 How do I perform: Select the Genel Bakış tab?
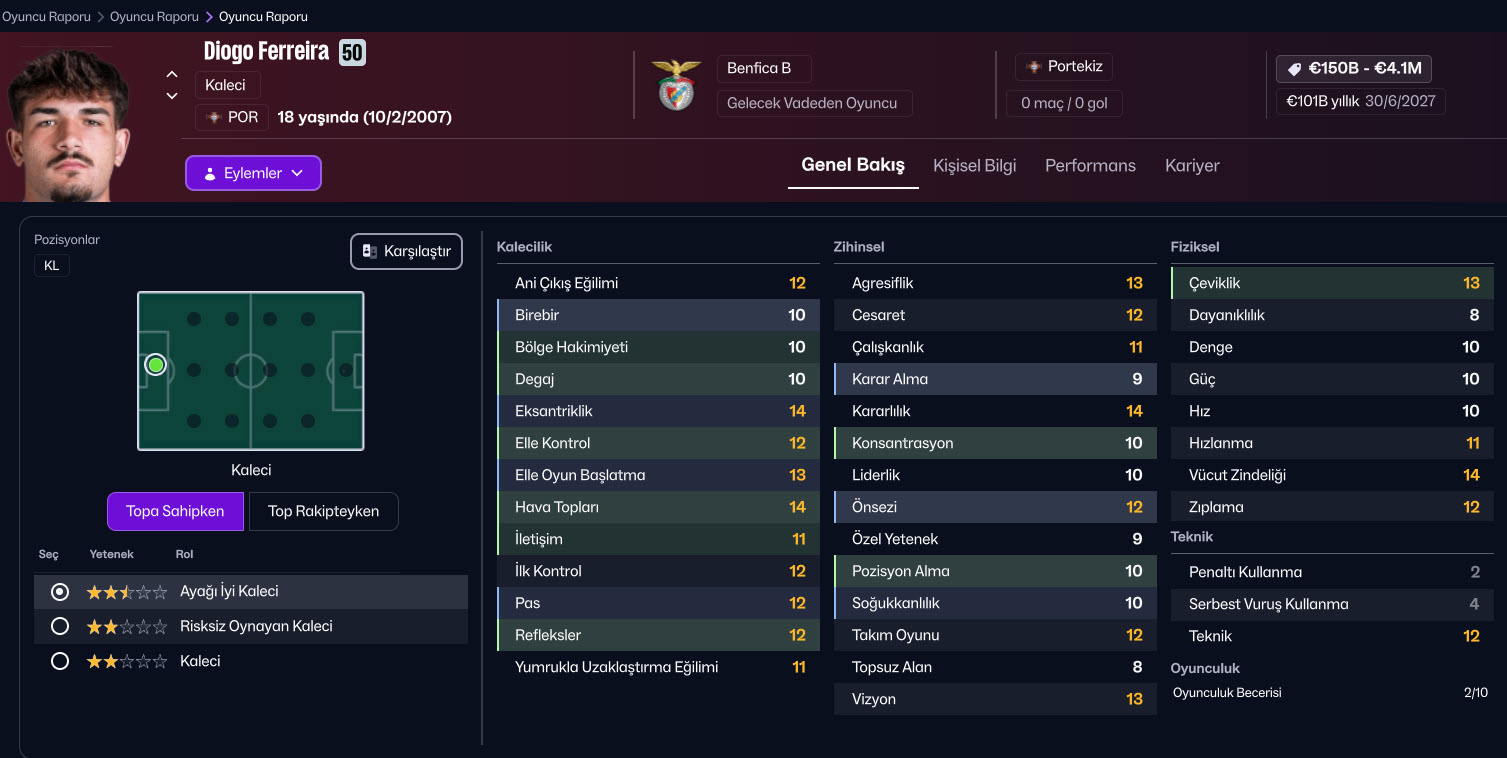point(853,166)
